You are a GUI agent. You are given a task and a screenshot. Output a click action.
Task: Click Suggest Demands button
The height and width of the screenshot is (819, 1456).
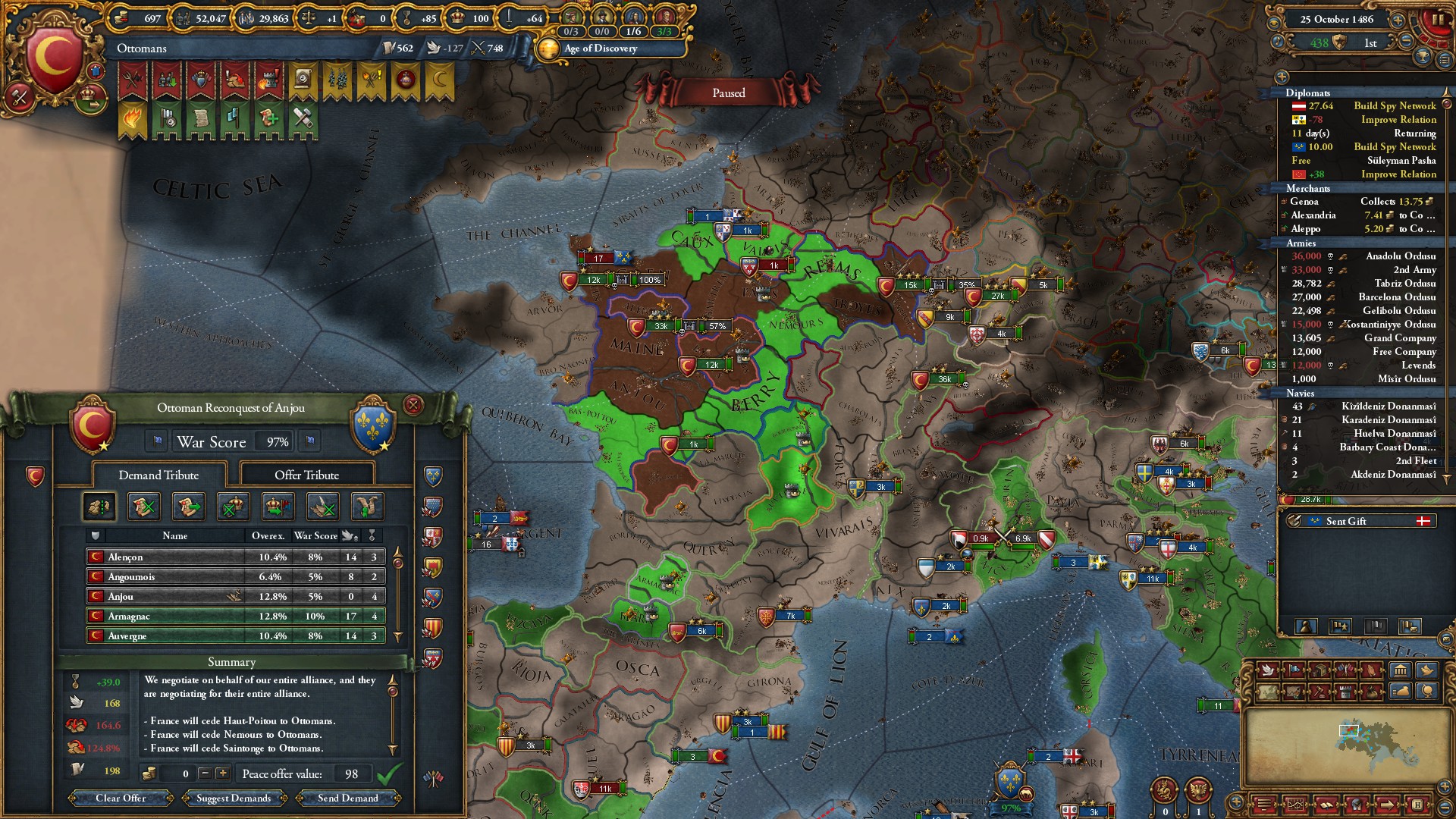point(234,798)
